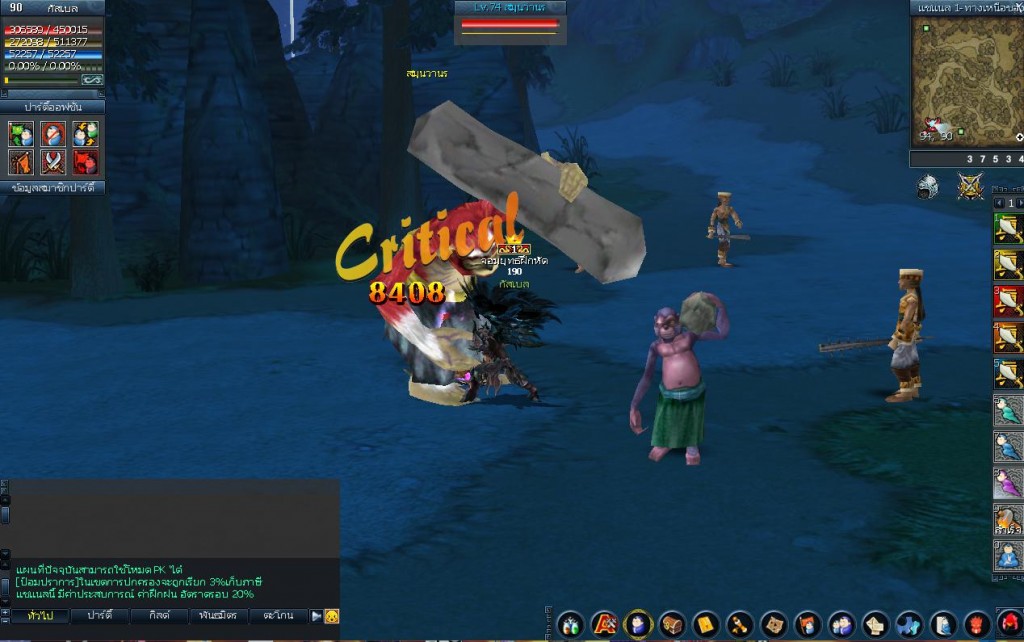The image size is (1024, 642).
Task: Open the minimap in the corner
Action: tap(966, 81)
